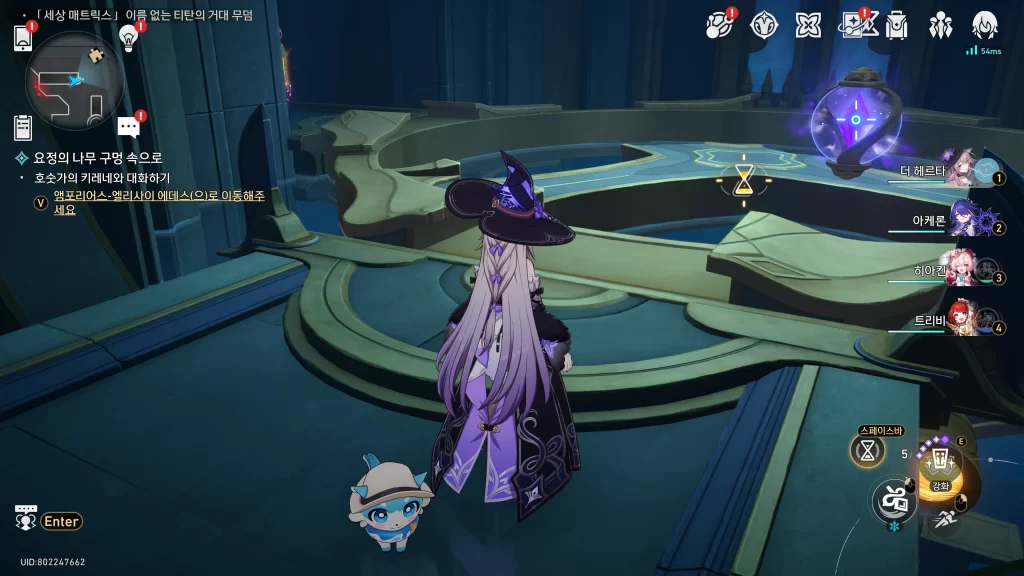Open the team lineup icon
The width and height of the screenshot is (1024, 576).
pos(941,25)
